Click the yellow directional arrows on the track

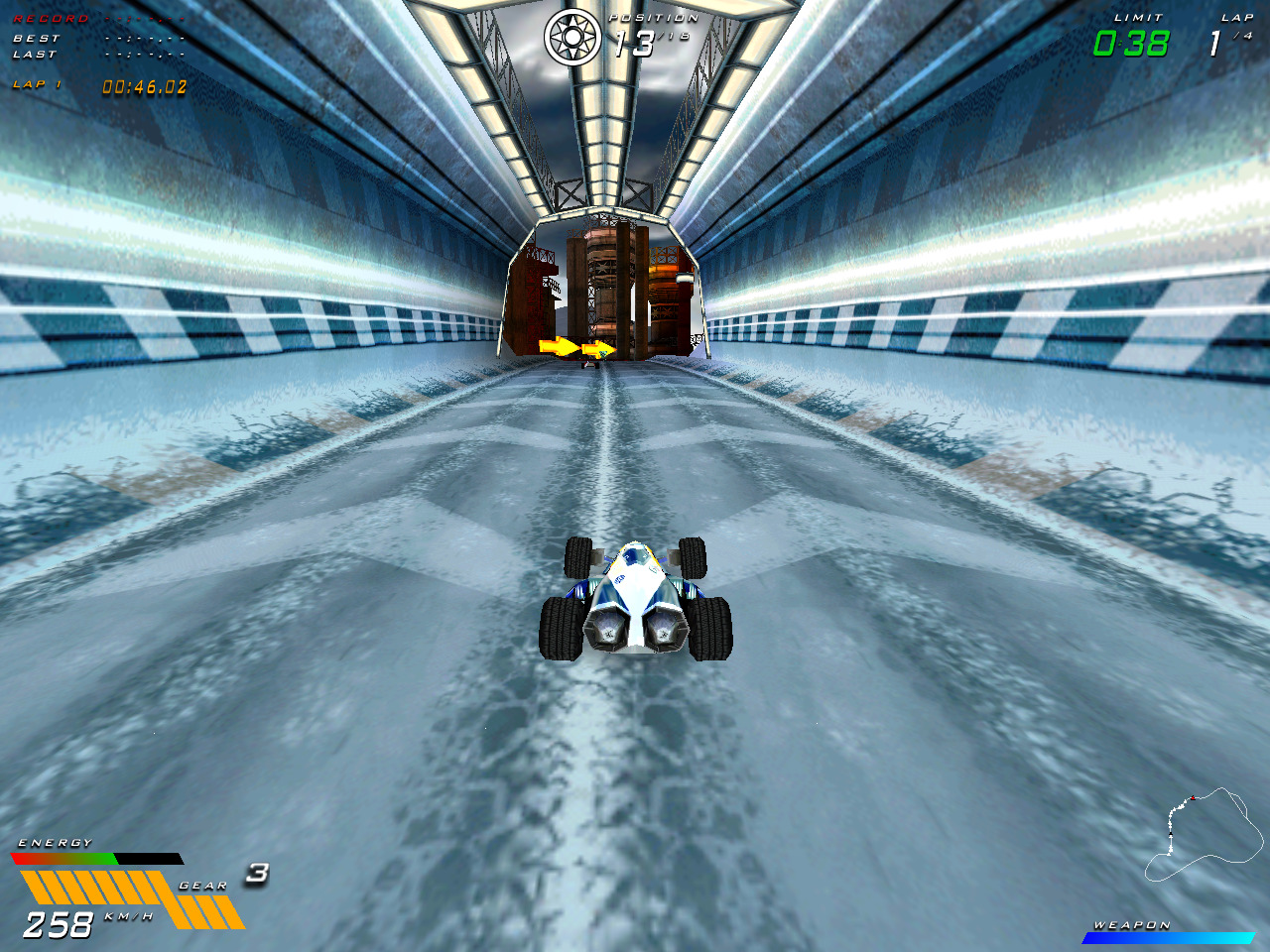(x=575, y=348)
